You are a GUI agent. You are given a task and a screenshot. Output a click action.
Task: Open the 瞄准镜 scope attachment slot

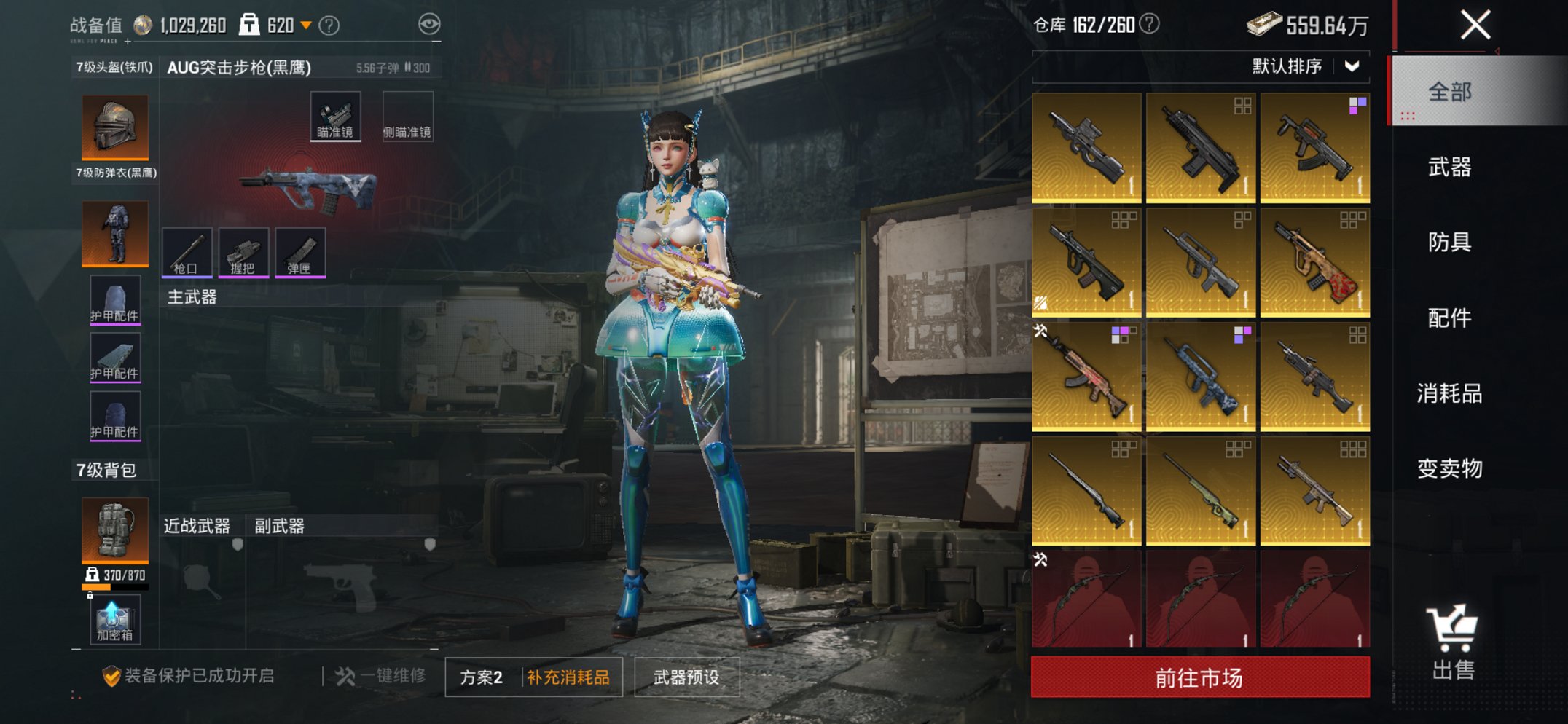[335, 117]
